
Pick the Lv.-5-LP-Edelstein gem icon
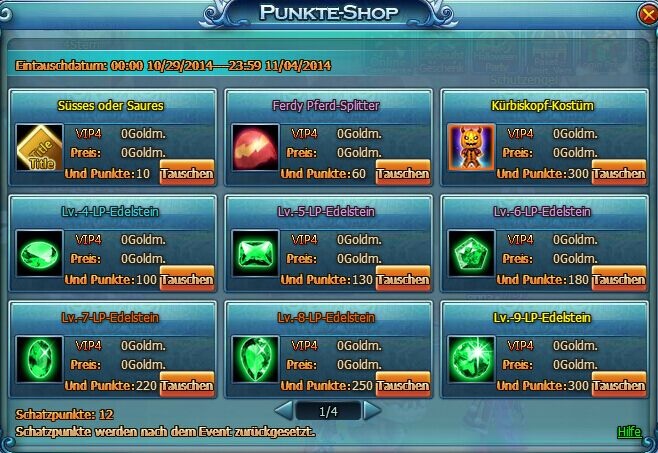(255, 253)
